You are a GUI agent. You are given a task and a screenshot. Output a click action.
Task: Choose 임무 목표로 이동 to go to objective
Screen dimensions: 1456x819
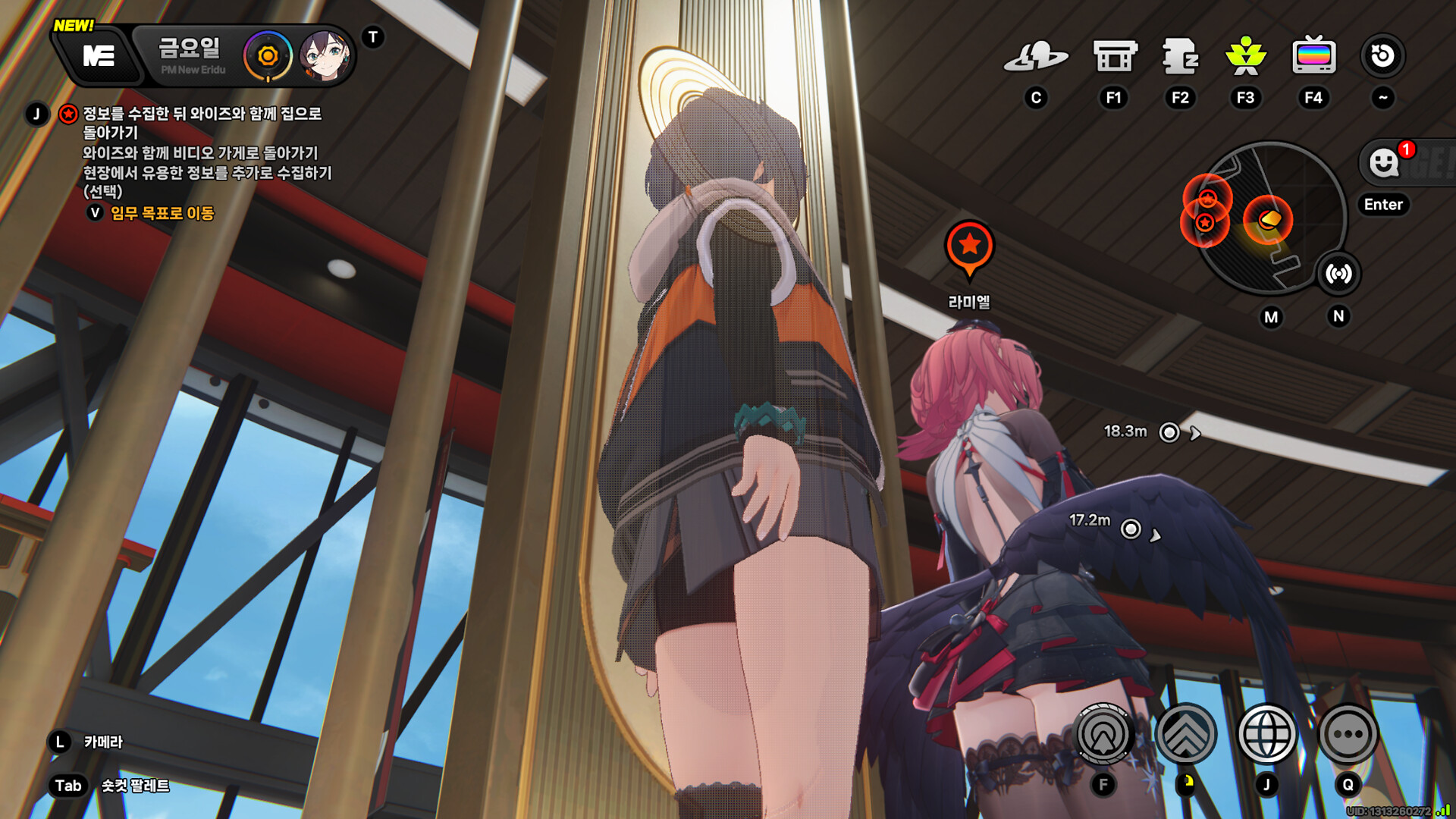tap(162, 213)
